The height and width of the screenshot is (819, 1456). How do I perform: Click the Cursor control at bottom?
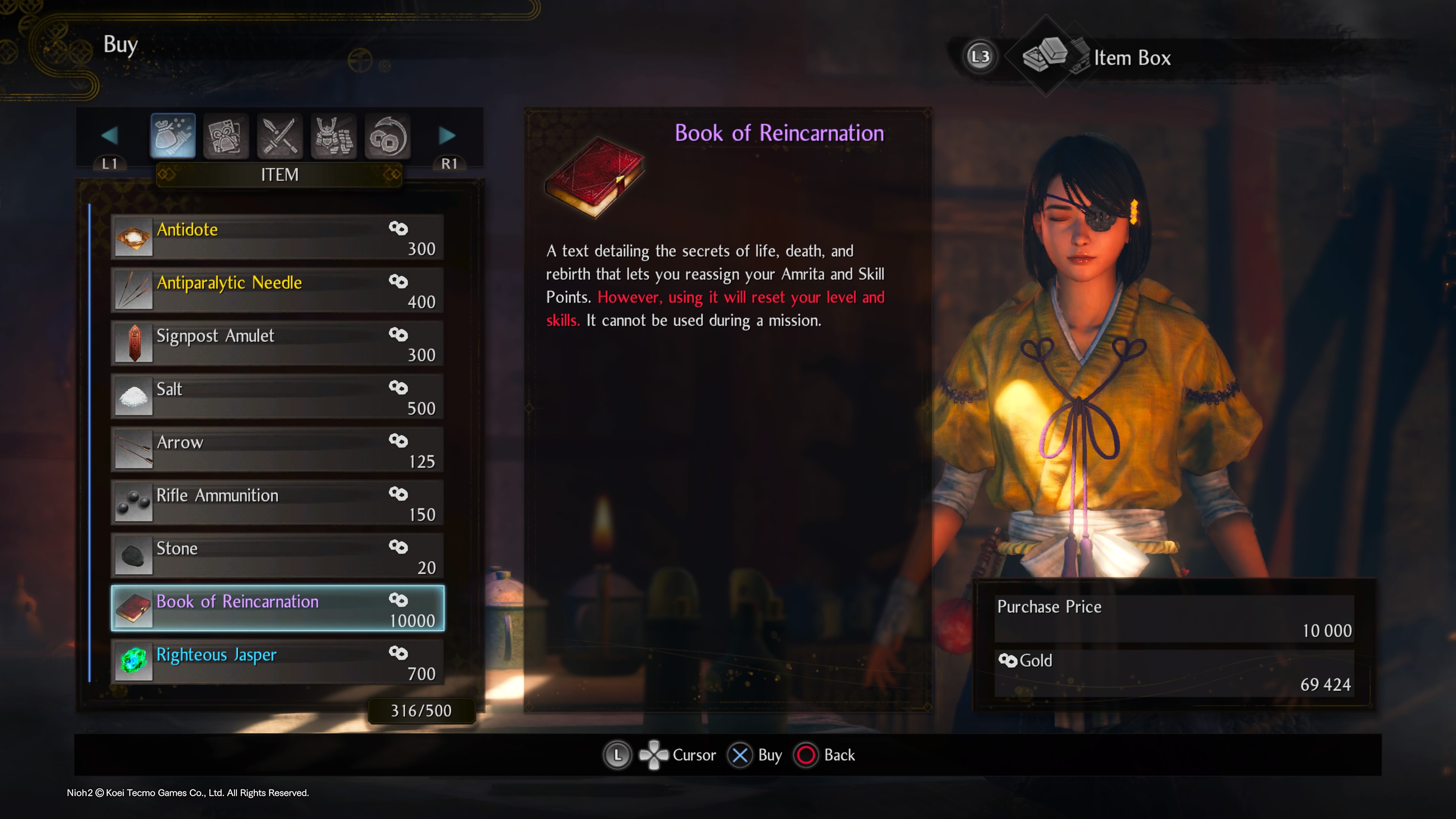point(678,755)
